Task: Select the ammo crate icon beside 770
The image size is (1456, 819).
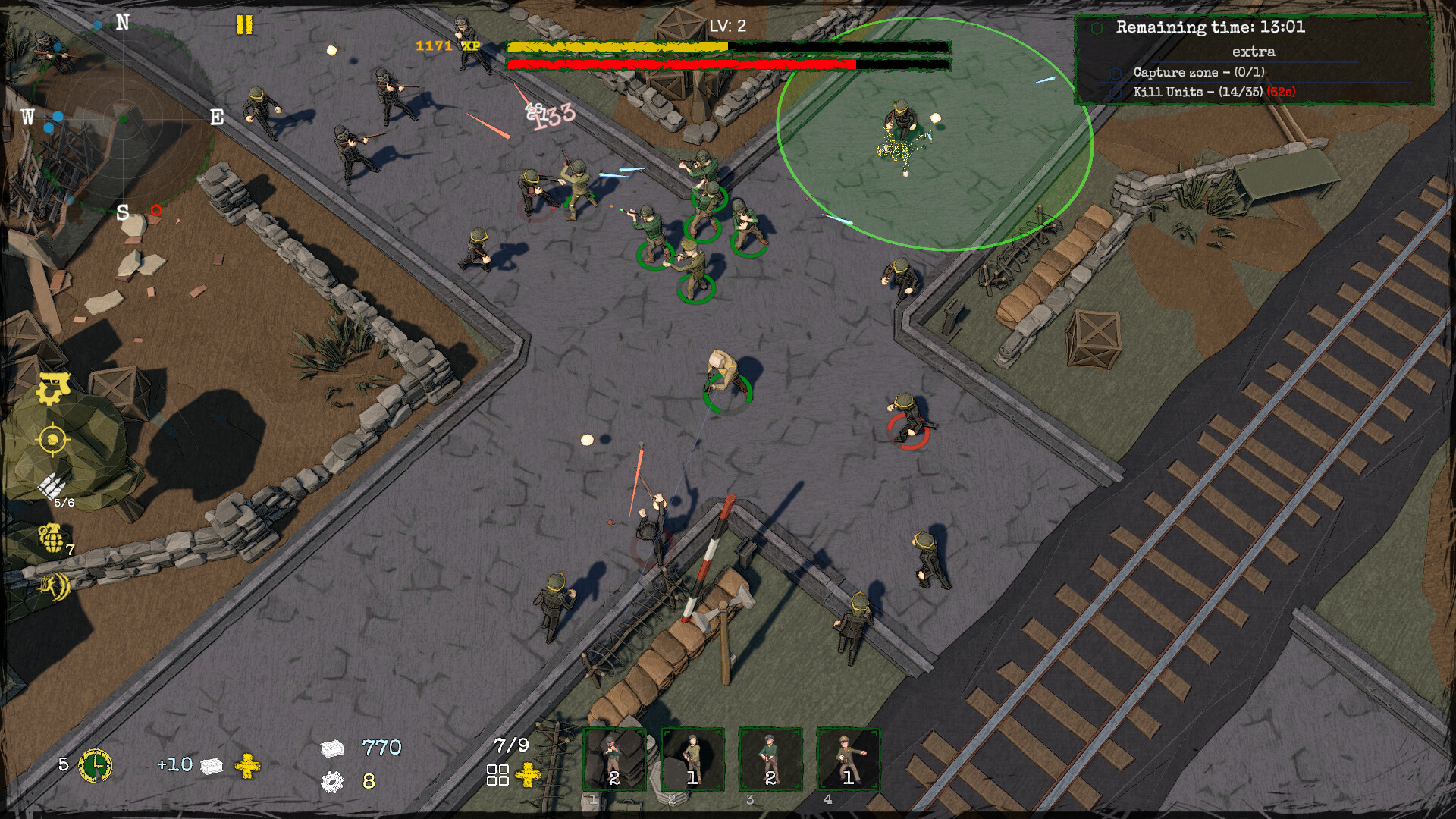Action: coord(334,748)
